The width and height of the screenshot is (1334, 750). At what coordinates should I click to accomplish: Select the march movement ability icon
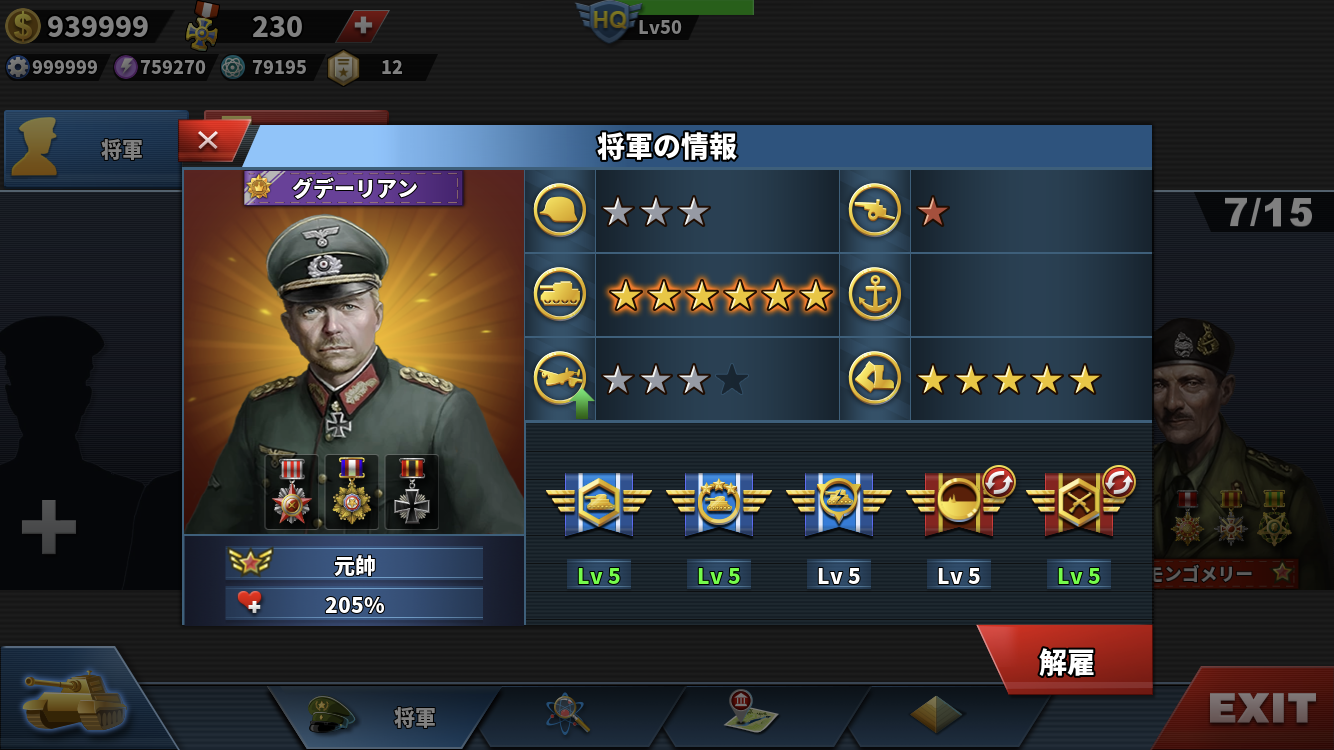[875, 380]
